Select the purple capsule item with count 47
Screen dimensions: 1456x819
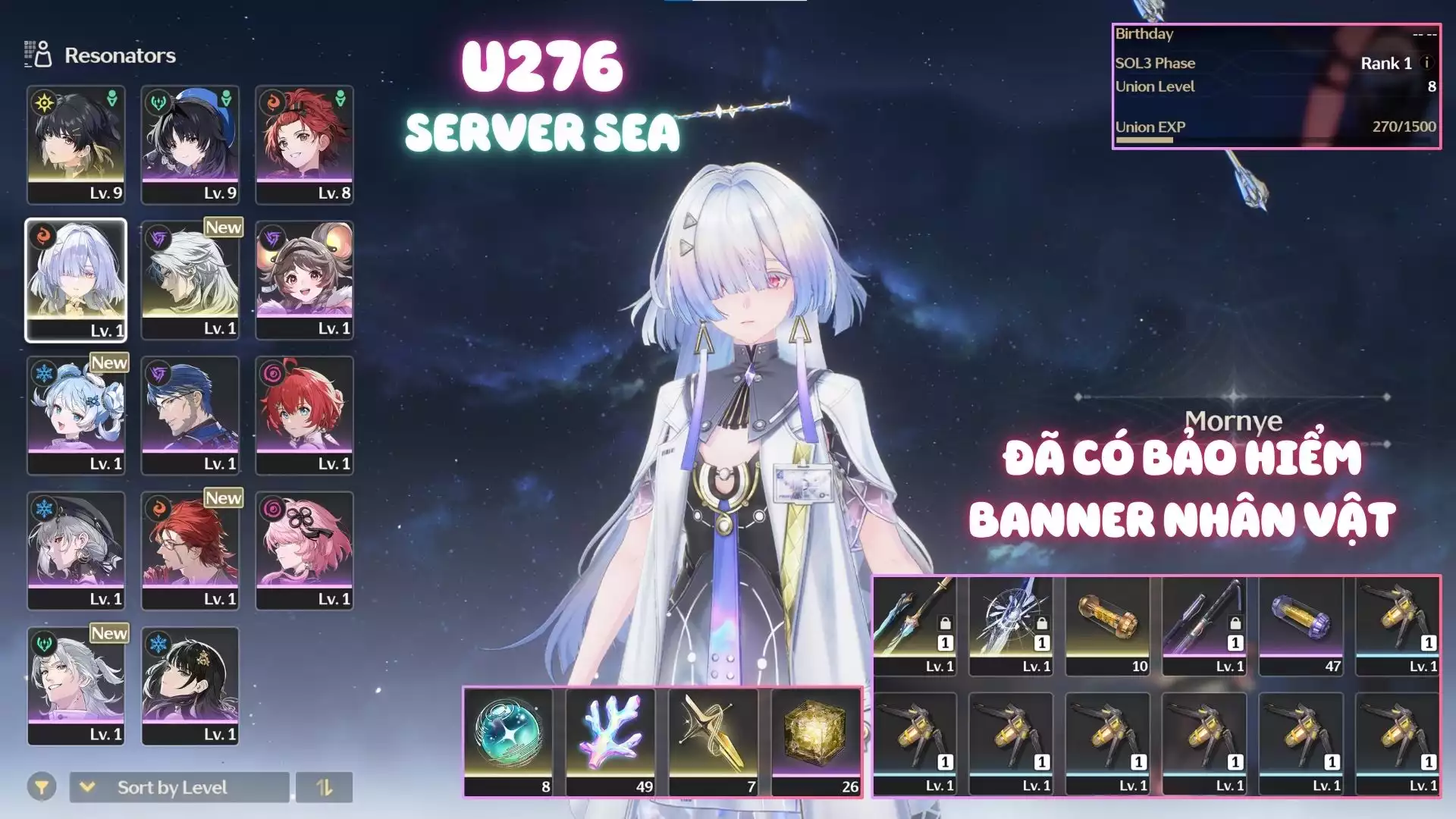tap(1301, 626)
